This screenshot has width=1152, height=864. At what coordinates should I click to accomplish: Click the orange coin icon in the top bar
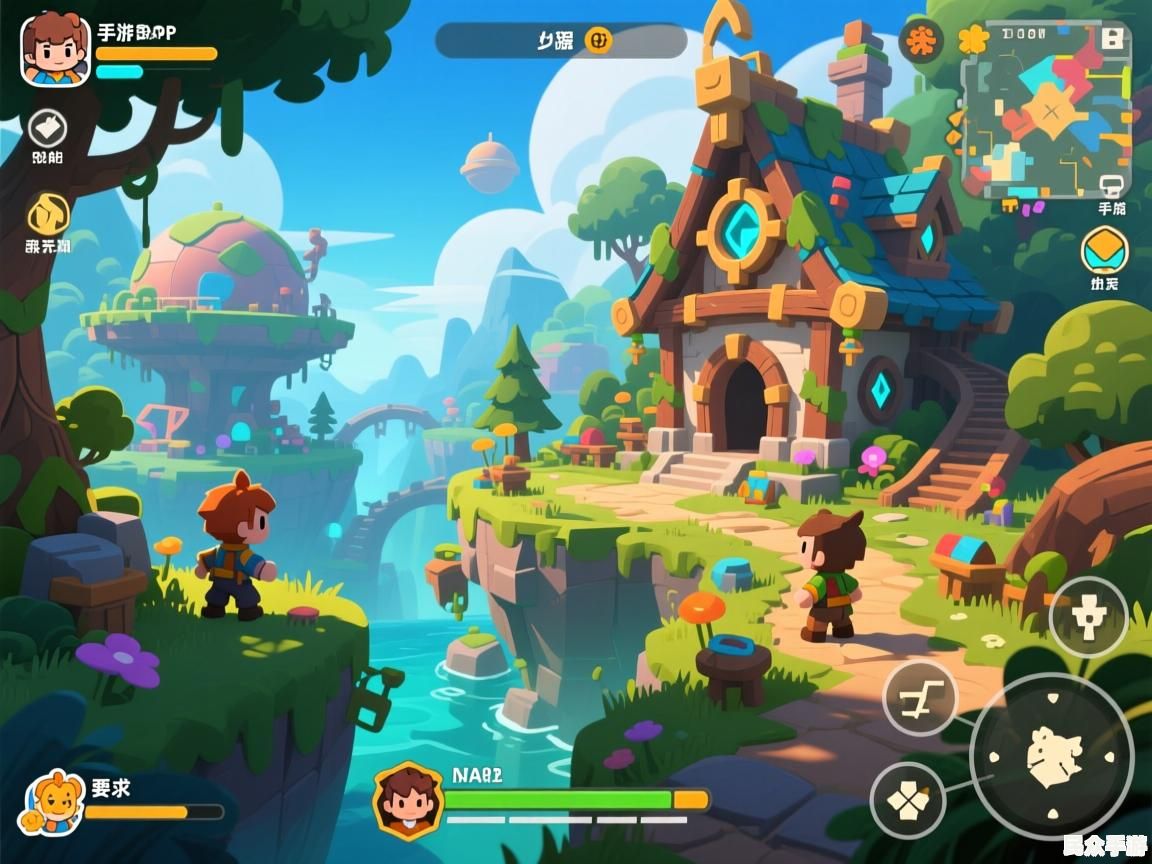598,41
